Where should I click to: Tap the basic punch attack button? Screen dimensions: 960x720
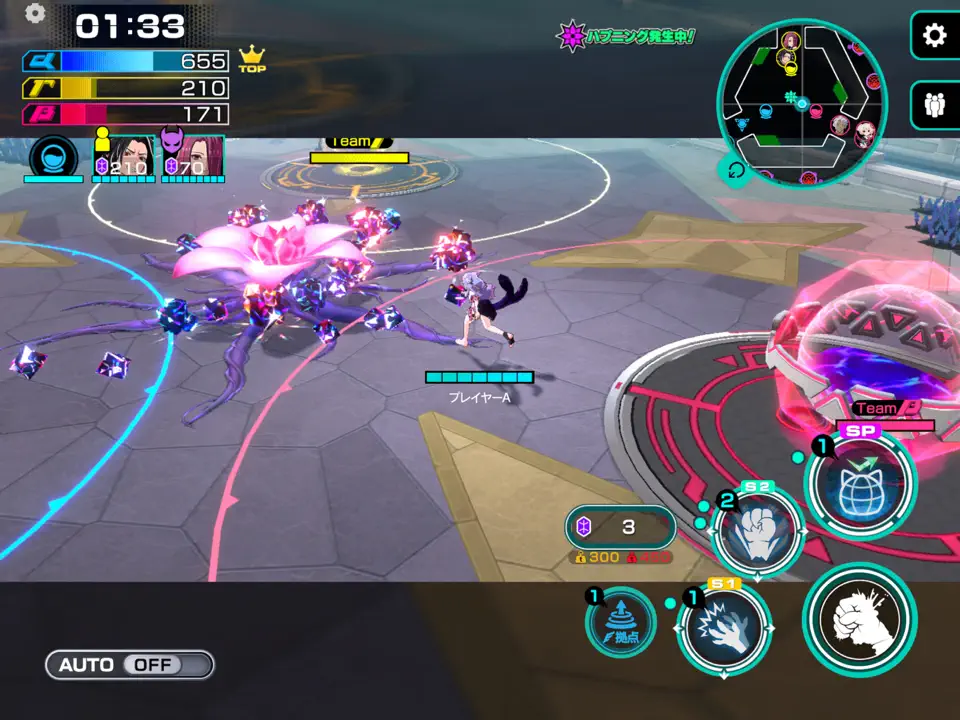(x=859, y=618)
